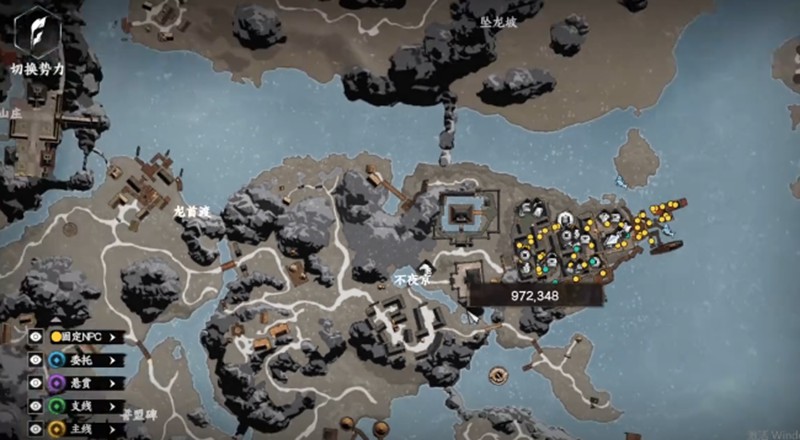This screenshot has height=440, width=800.
Task: Open the 切换势力 faction switch button
Action: (36, 36)
